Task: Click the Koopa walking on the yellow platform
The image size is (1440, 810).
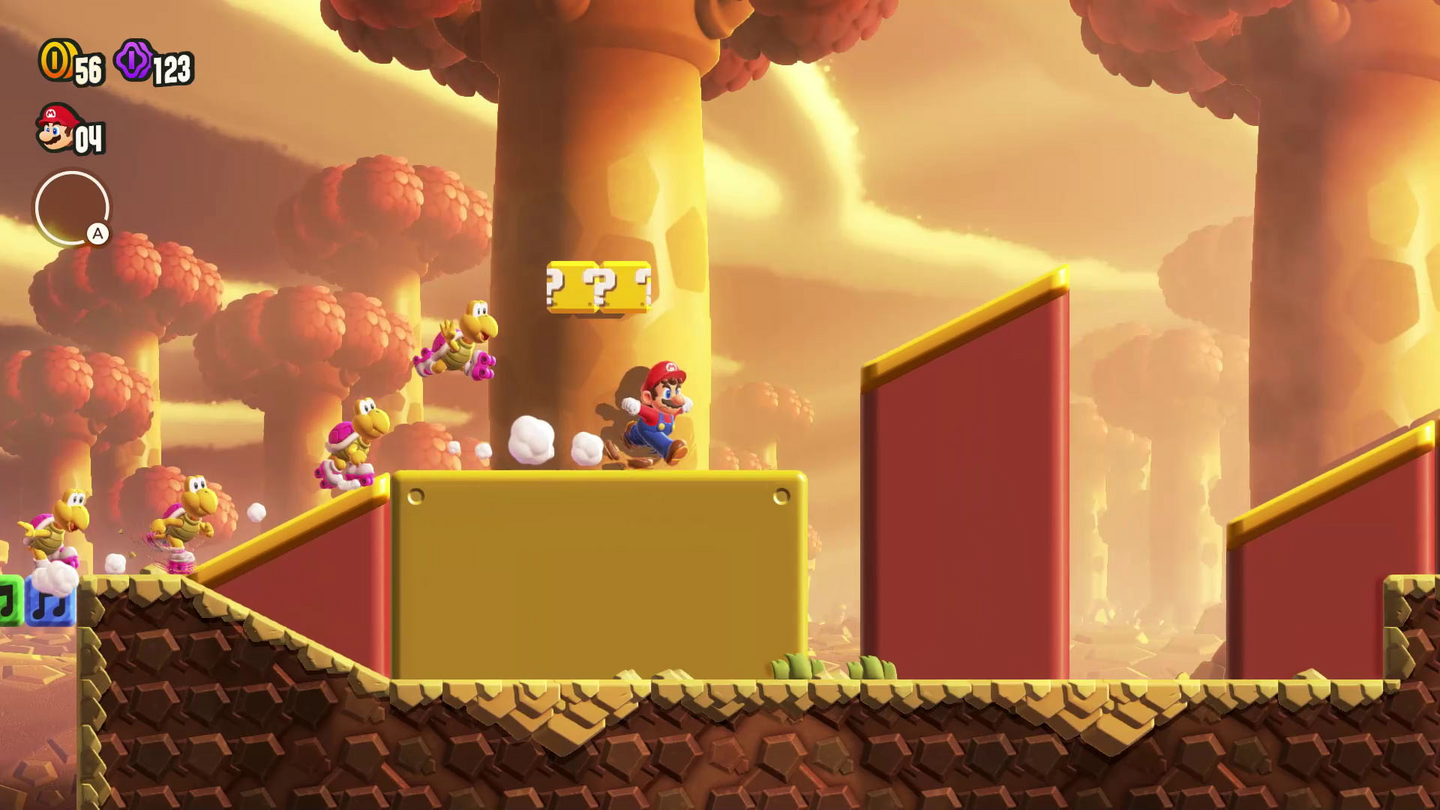Action: pos(355,440)
